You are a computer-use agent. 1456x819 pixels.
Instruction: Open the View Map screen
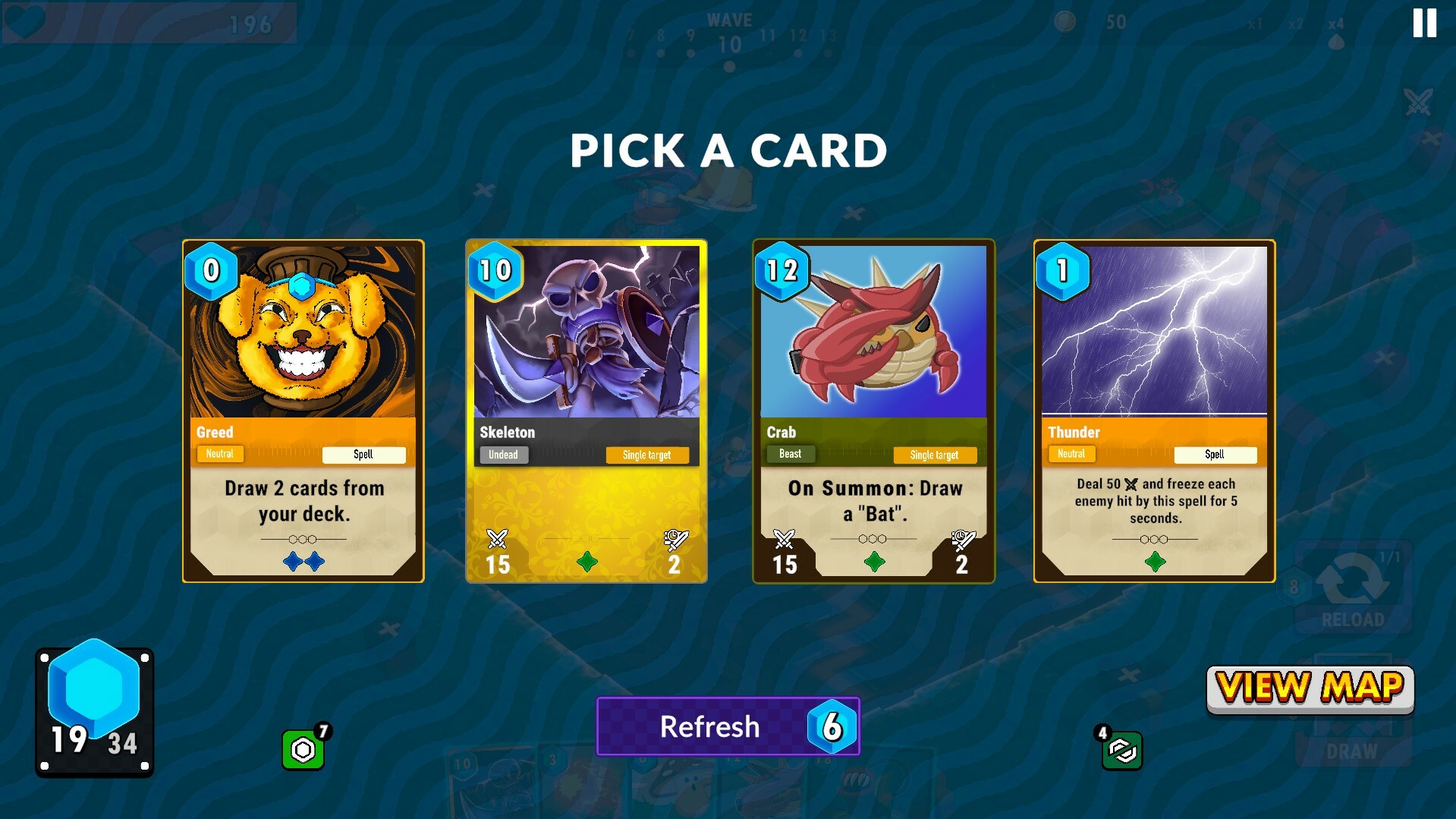1310,688
